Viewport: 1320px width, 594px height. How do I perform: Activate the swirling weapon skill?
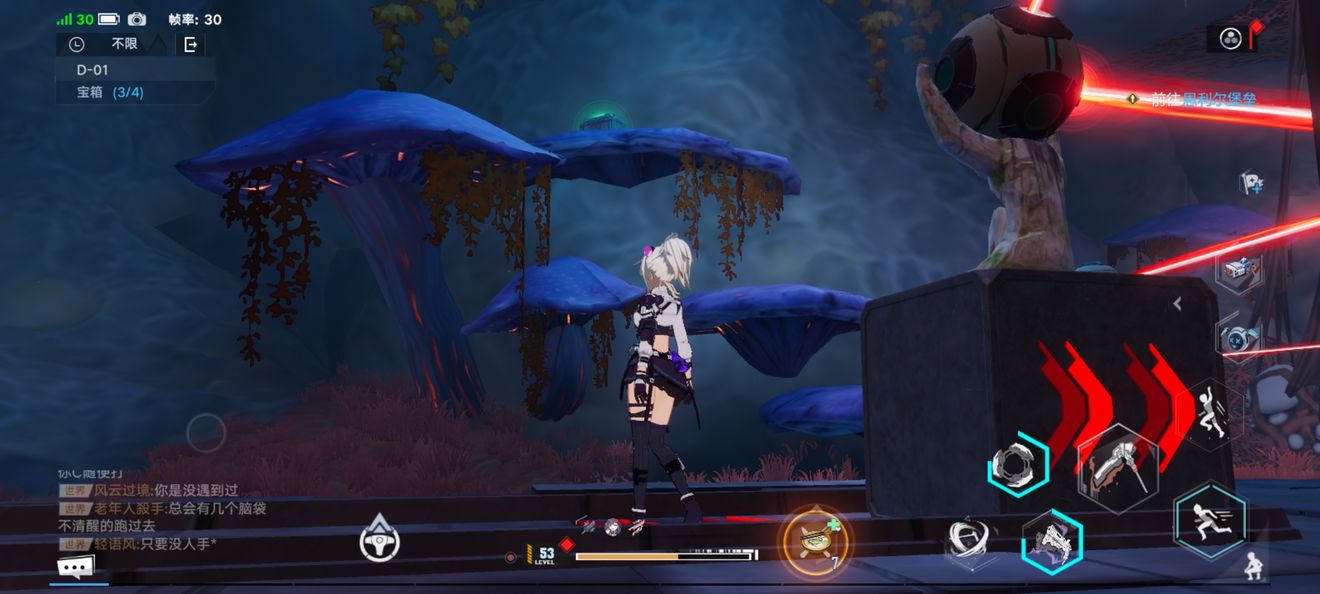(x=970, y=542)
